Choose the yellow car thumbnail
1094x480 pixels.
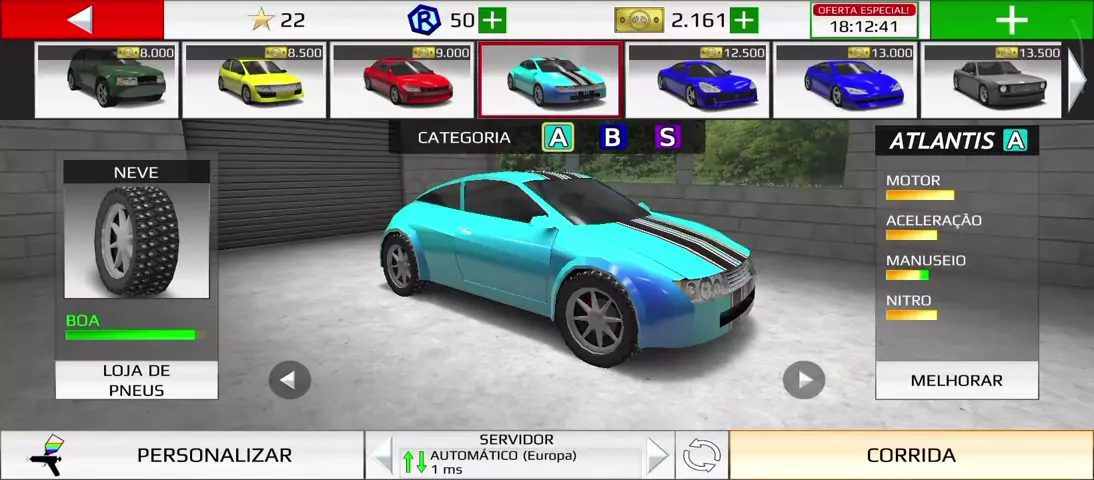coord(254,80)
